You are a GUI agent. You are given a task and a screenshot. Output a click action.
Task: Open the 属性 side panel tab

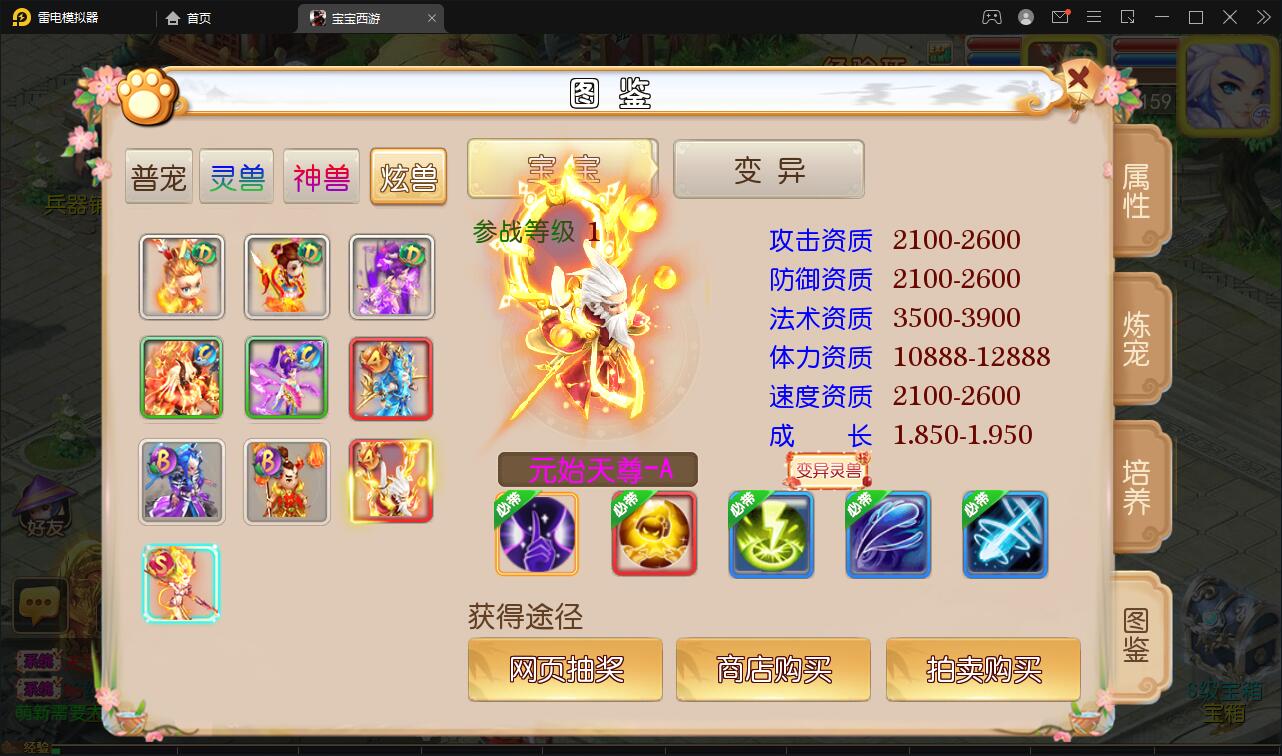point(1137,192)
